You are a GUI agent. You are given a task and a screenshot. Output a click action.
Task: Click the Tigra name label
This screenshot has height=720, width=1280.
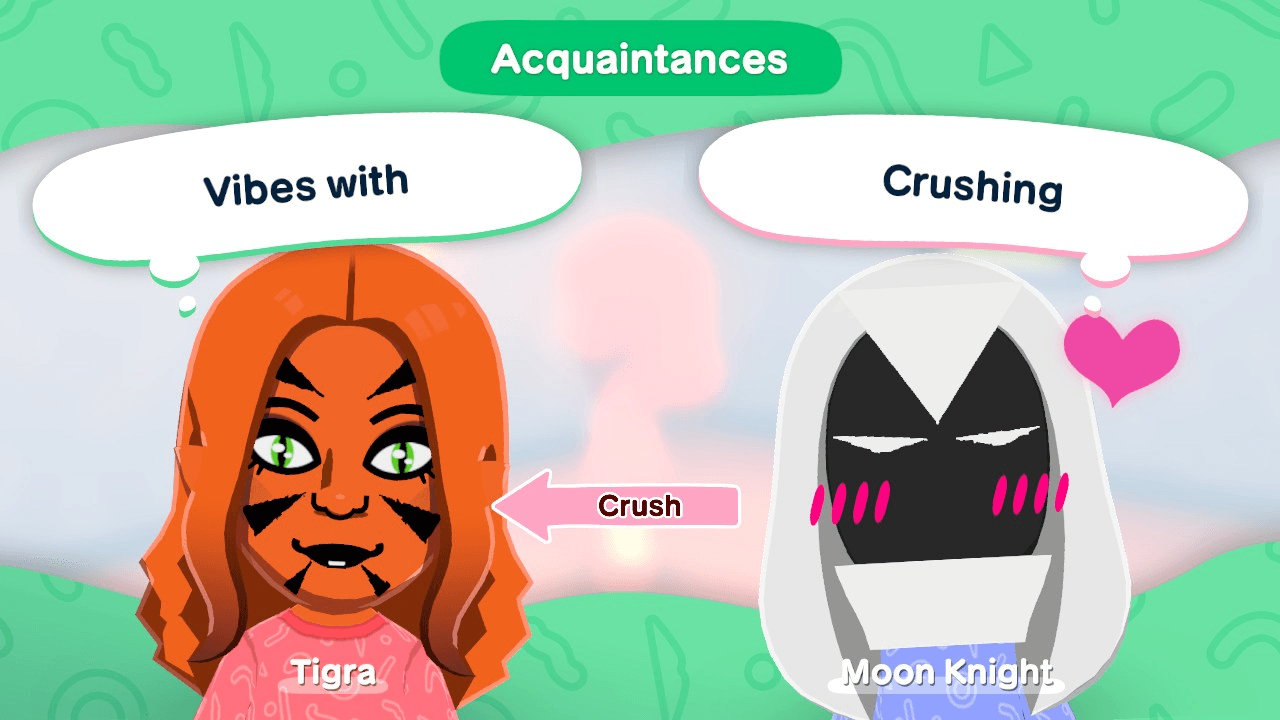tap(335, 671)
